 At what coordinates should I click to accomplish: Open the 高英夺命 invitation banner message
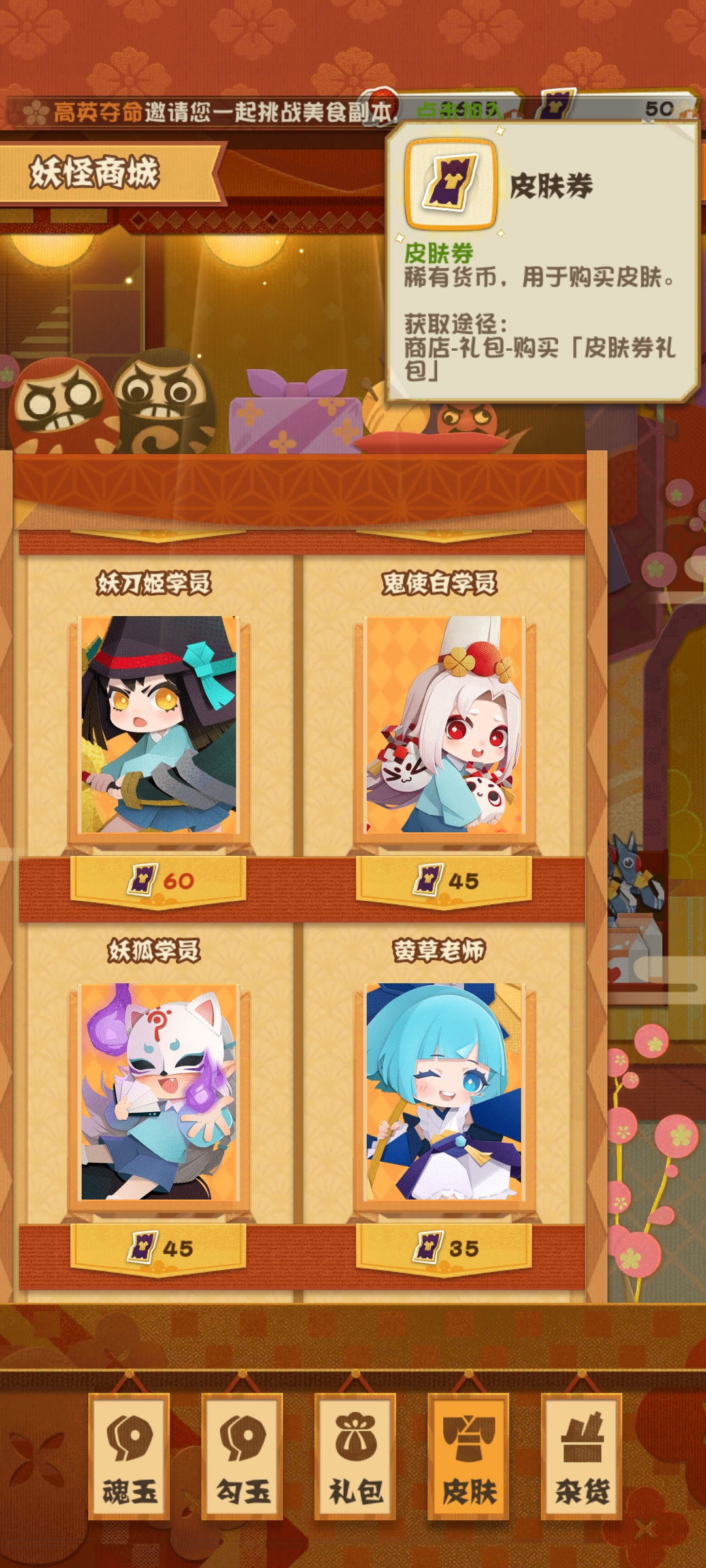(x=209, y=112)
